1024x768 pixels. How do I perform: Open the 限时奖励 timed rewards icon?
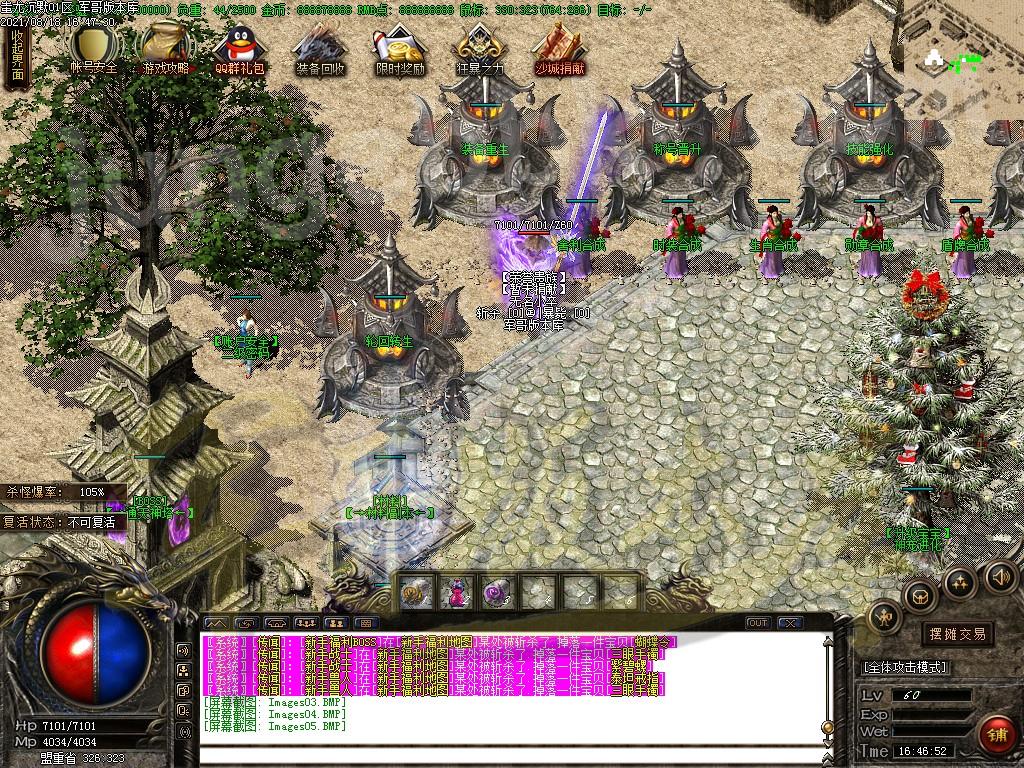click(x=400, y=48)
